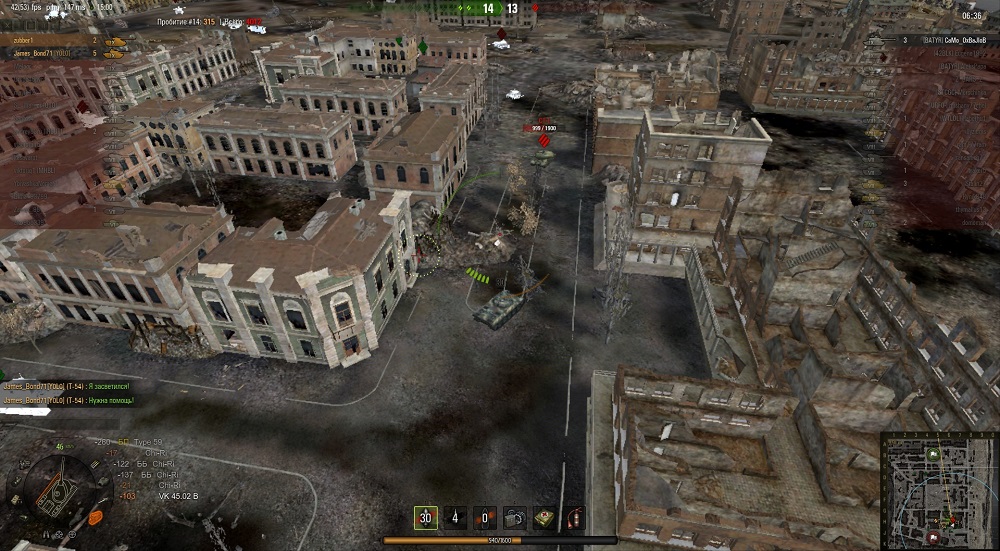Switch to the shell slot showing 4
This screenshot has width=1000, height=551.
[455, 517]
